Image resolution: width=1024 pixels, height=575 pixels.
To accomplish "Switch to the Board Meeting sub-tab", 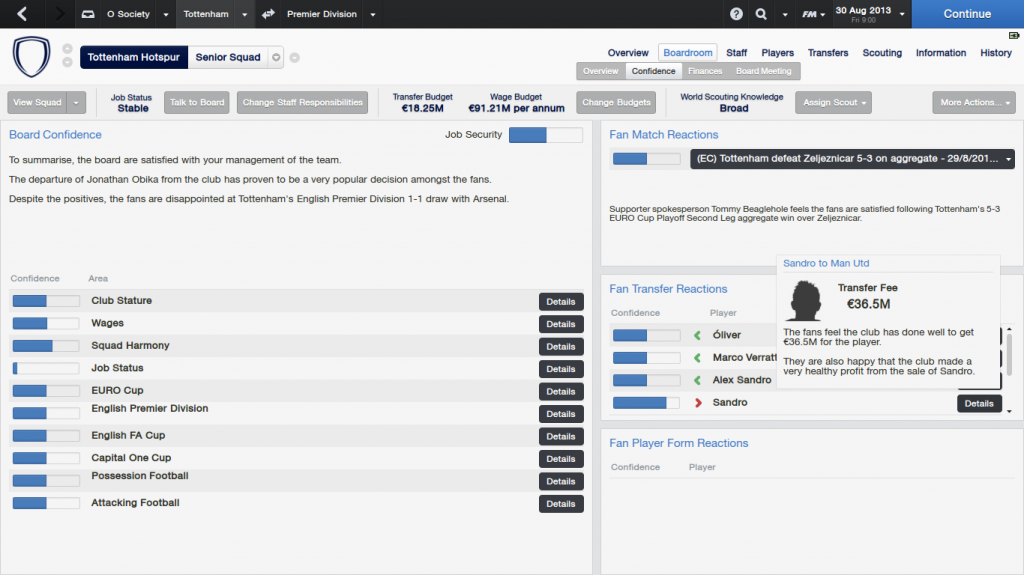I will click(x=763, y=71).
